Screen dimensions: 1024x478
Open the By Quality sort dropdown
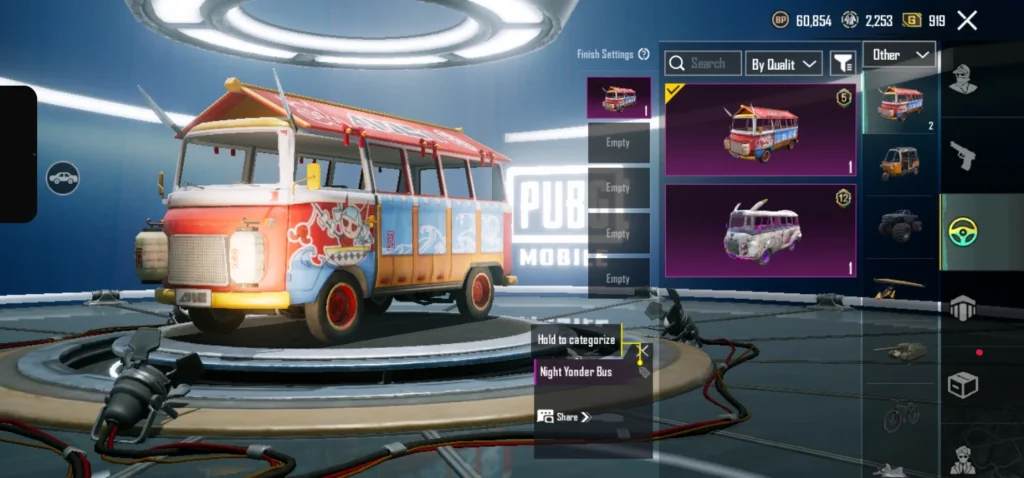click(784, 63)
